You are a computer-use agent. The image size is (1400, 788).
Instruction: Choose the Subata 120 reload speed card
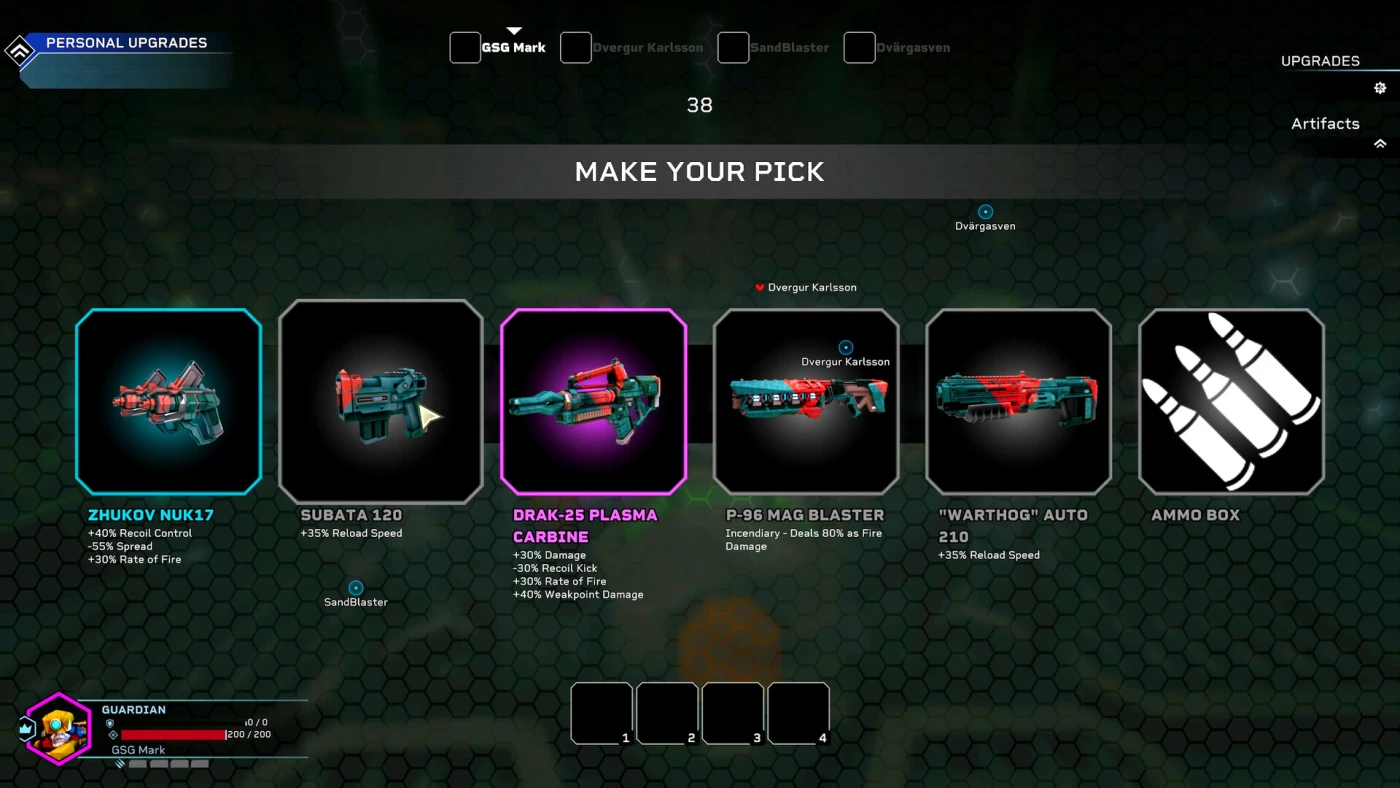381,401
